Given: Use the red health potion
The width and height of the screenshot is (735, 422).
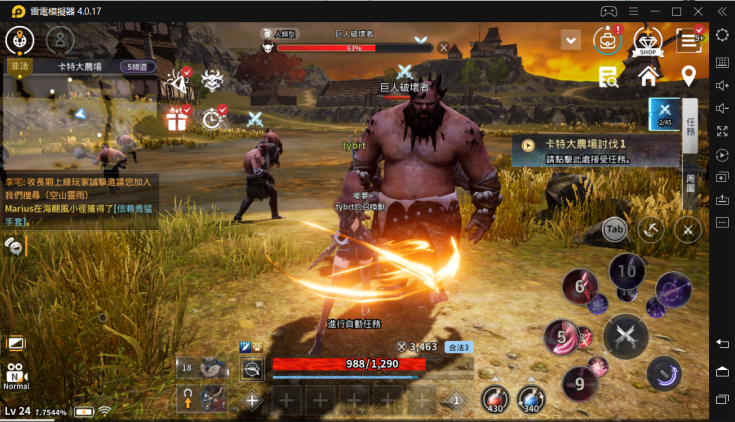Looking at the screenshot, I should coord(494,397).
